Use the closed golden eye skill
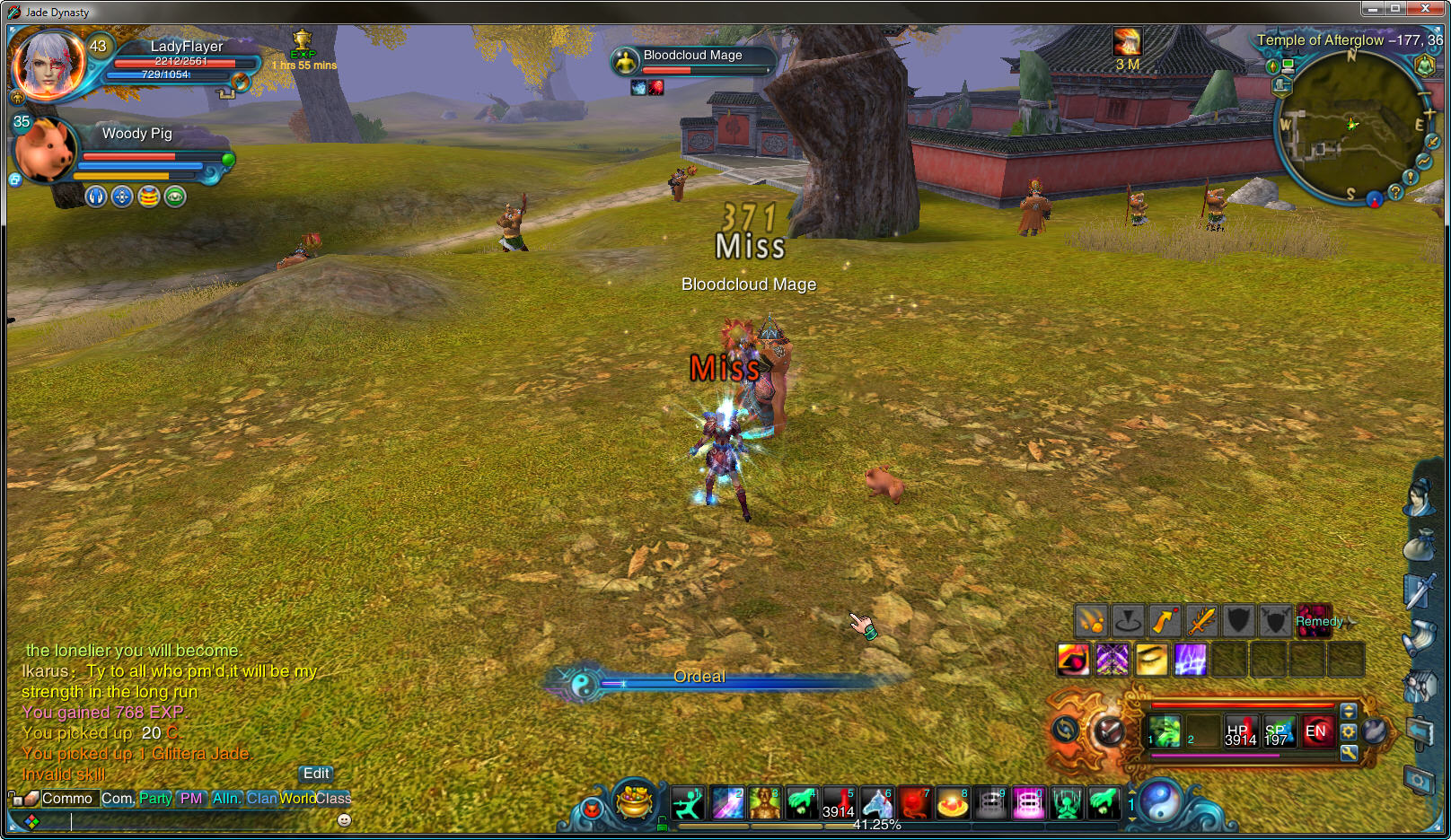The height and width of the screenshot is (840, 1451). coord(1151,660)
